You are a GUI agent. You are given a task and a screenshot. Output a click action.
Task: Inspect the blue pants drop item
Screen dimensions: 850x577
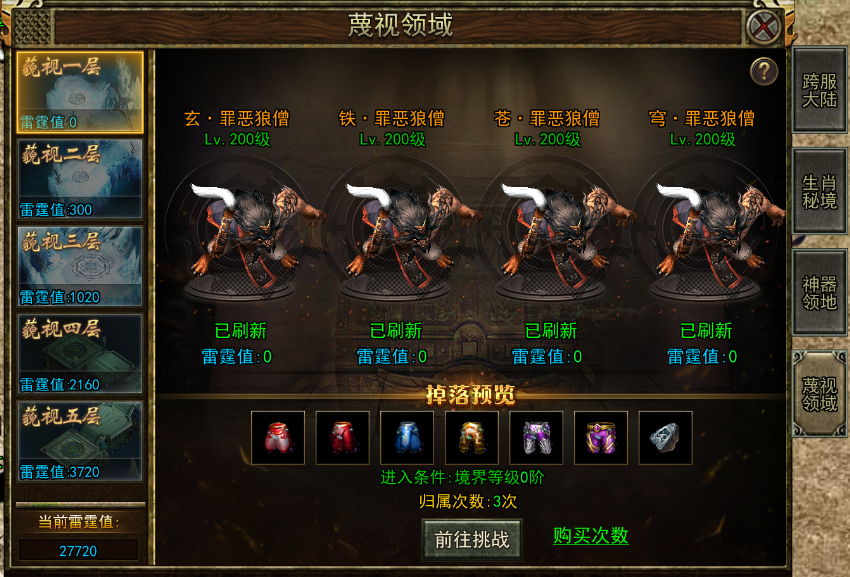point(407,437)
